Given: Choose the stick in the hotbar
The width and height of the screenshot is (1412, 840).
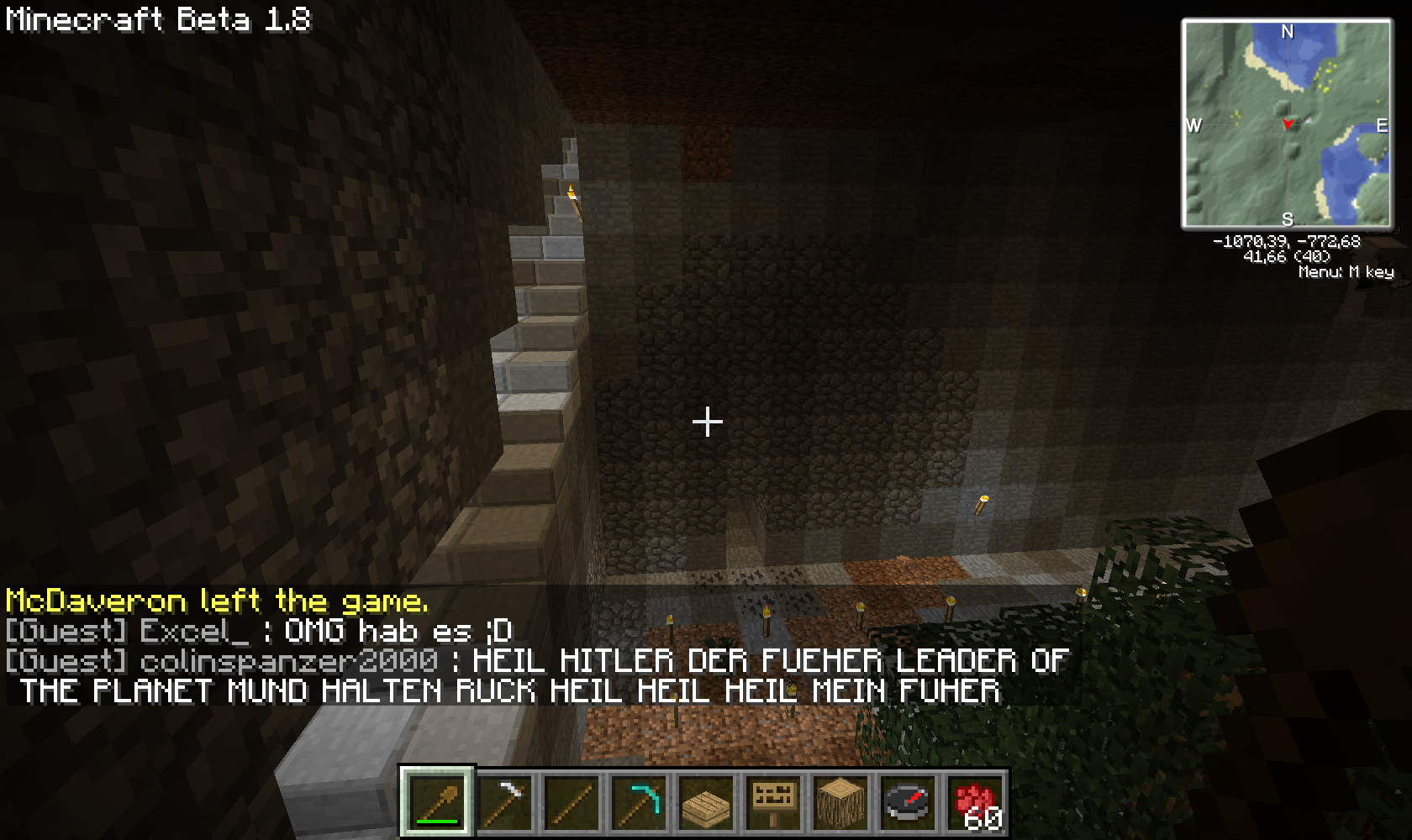Looking at the screenshot, I should pos(572,802).
